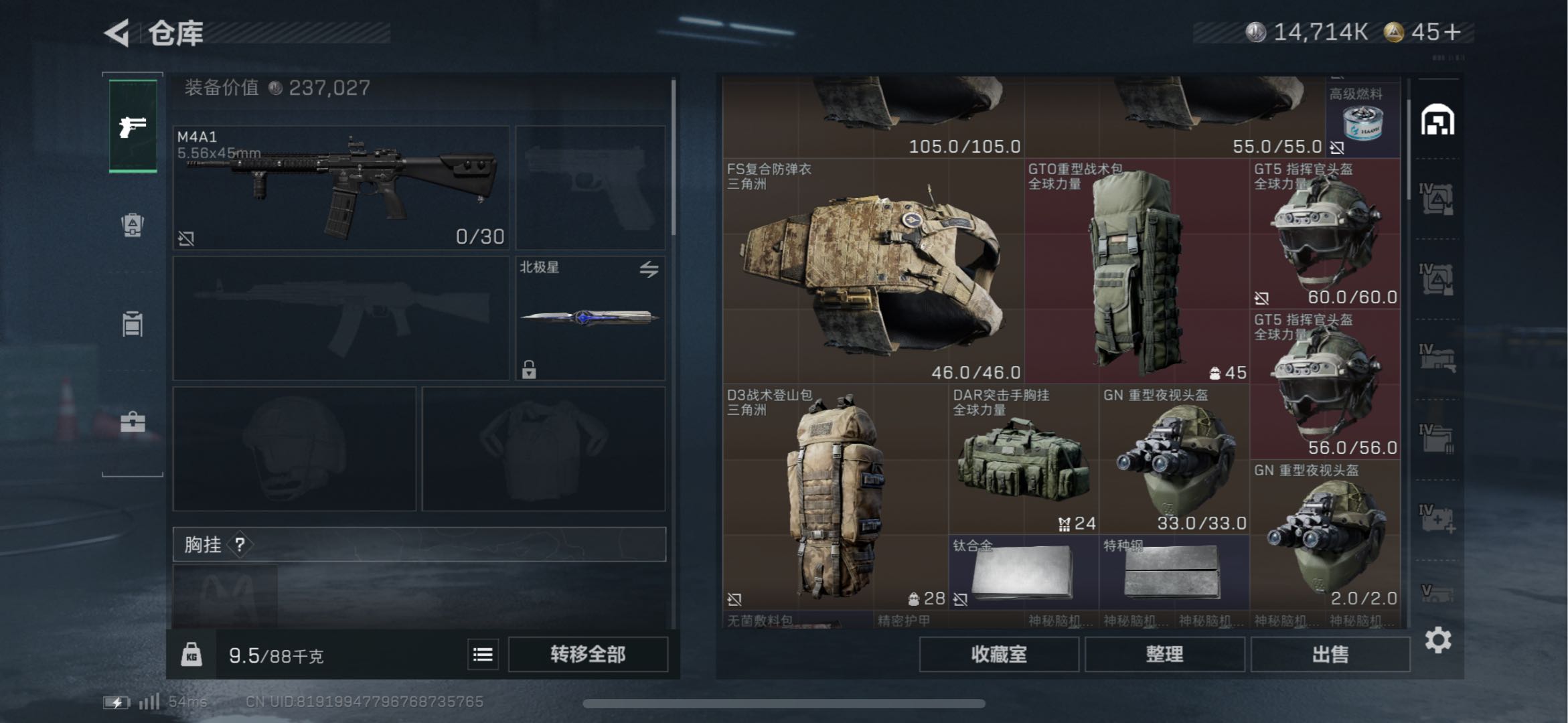This screenshot has width=1568, height=723.
Task: Switch to the pistol loadout tab
Action: 133,126
